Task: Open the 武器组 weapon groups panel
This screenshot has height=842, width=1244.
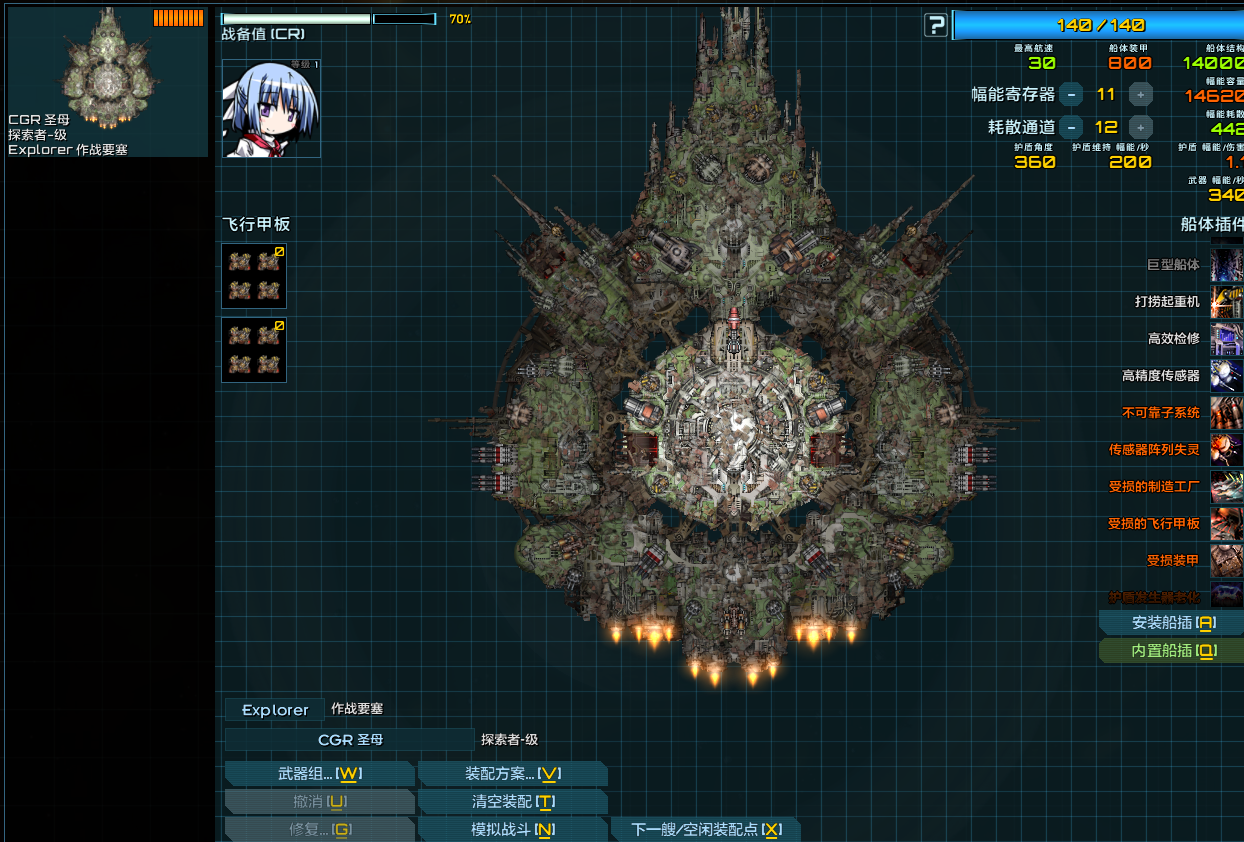Action: click(x=318, y=774)
